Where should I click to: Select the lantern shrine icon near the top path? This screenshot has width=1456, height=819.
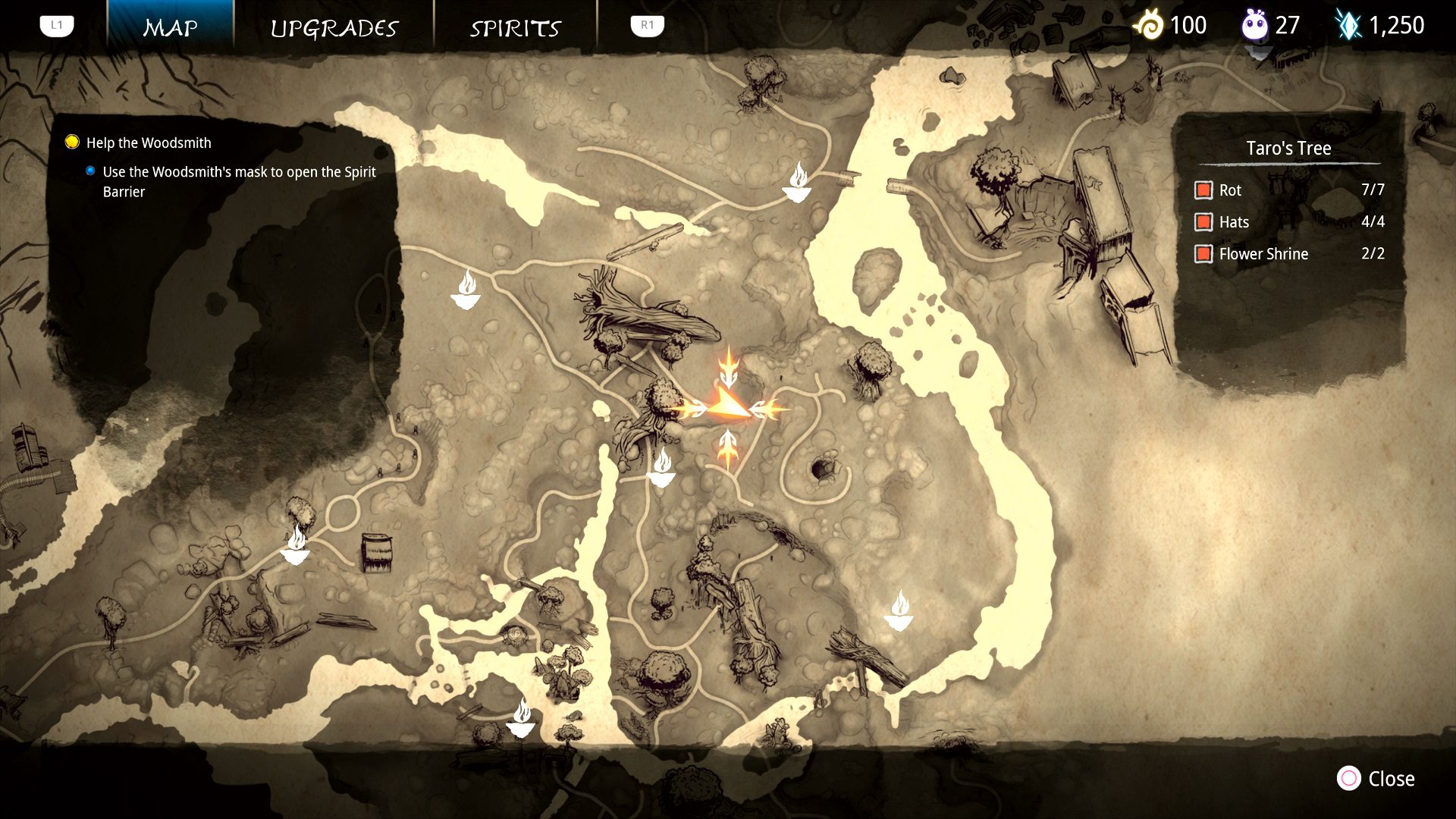pyautogui.click(x=799, y=184)
